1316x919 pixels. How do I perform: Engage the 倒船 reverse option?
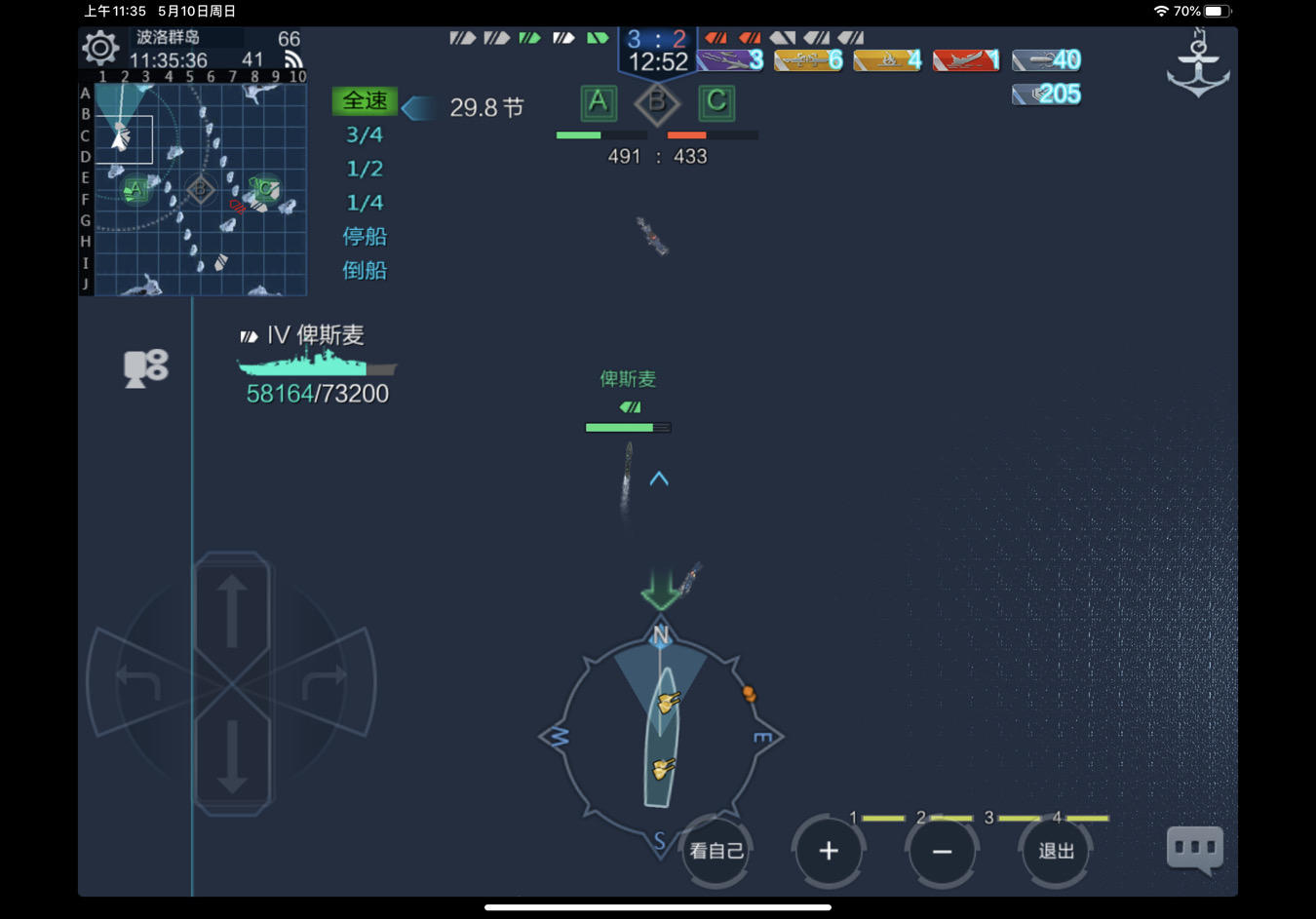(x=365, y=271)
